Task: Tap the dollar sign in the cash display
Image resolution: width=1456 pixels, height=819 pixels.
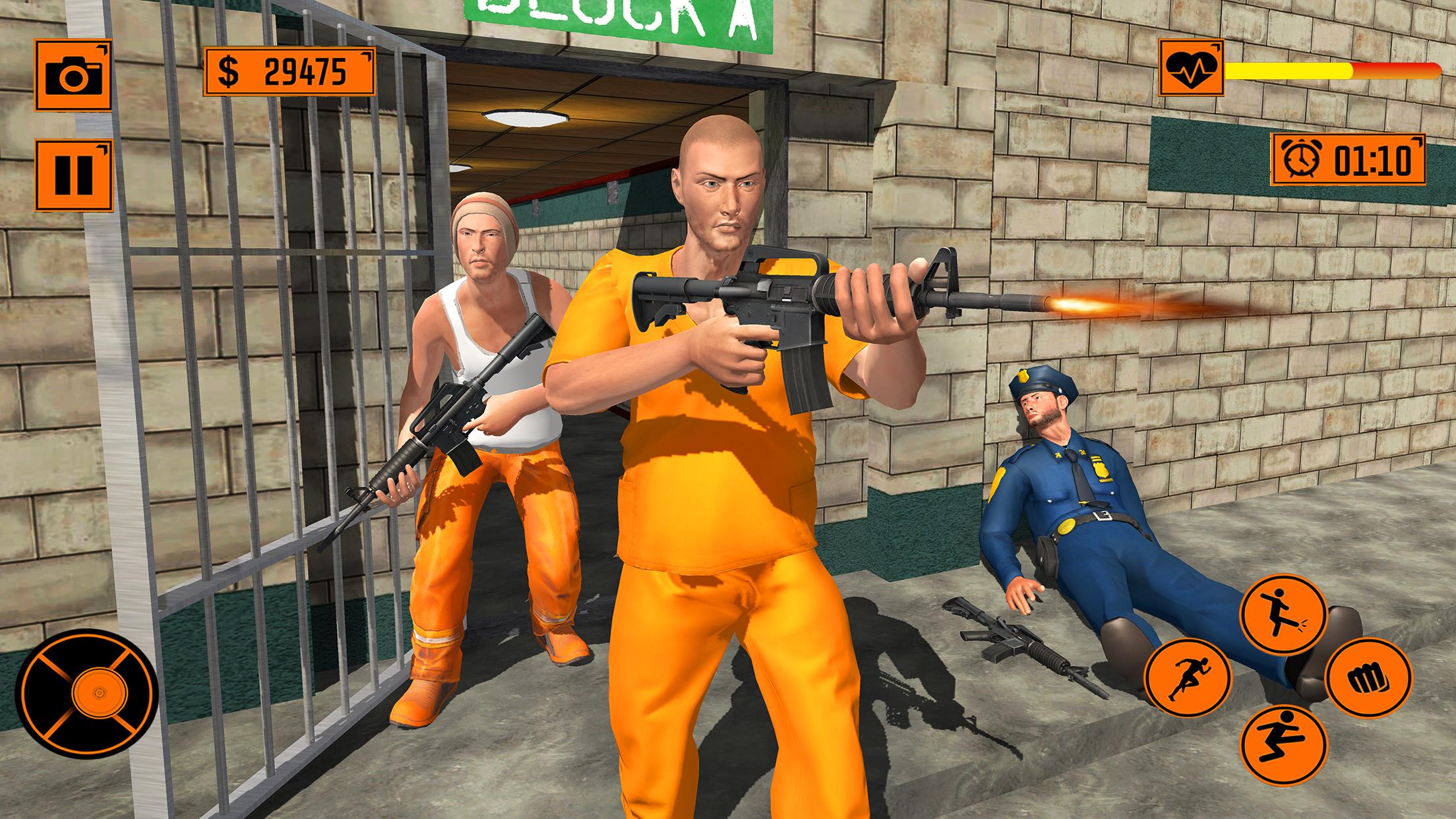Action: (229, 69)
